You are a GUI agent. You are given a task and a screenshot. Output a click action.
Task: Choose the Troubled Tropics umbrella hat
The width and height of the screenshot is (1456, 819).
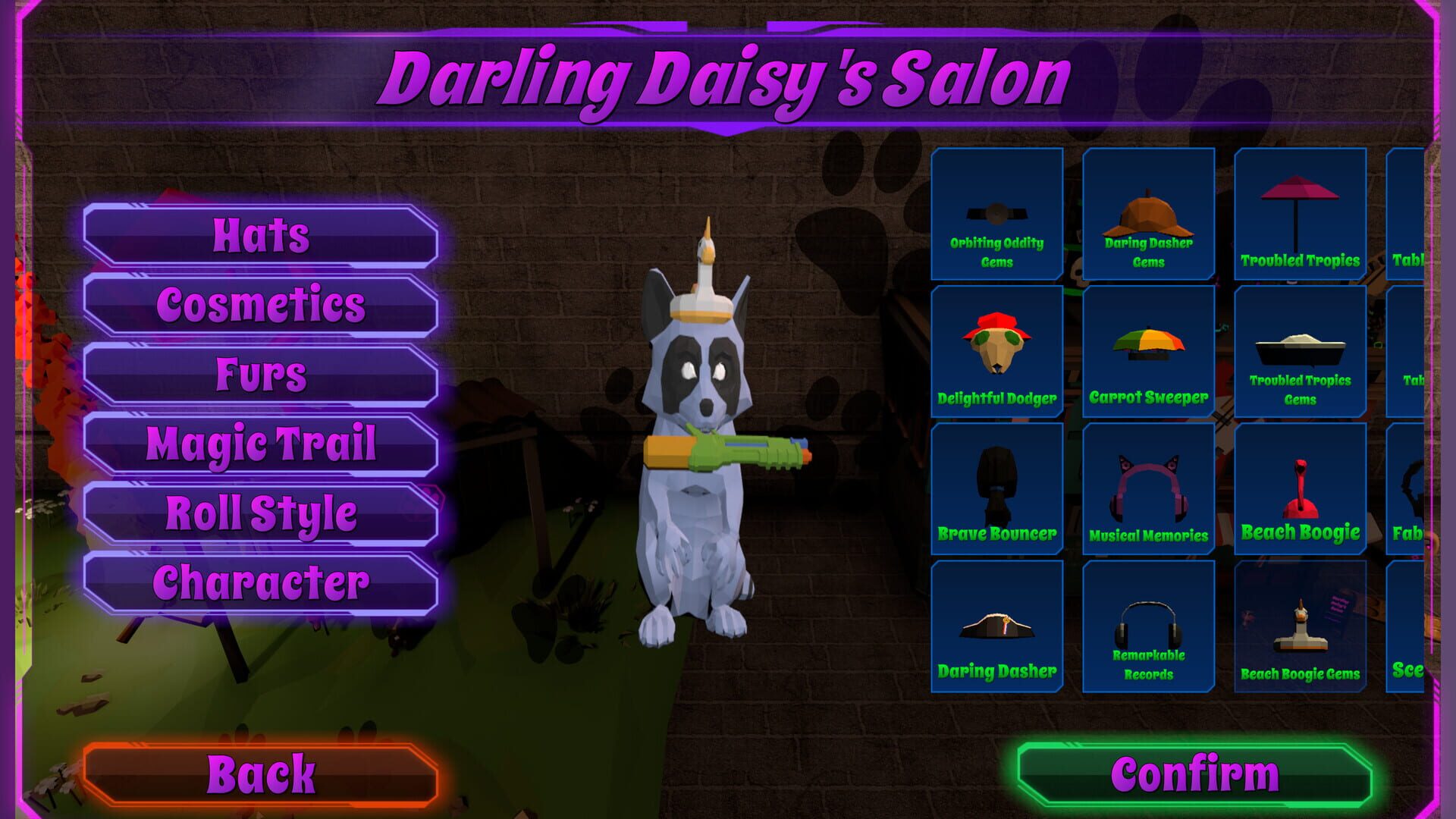click(1299, 215)
